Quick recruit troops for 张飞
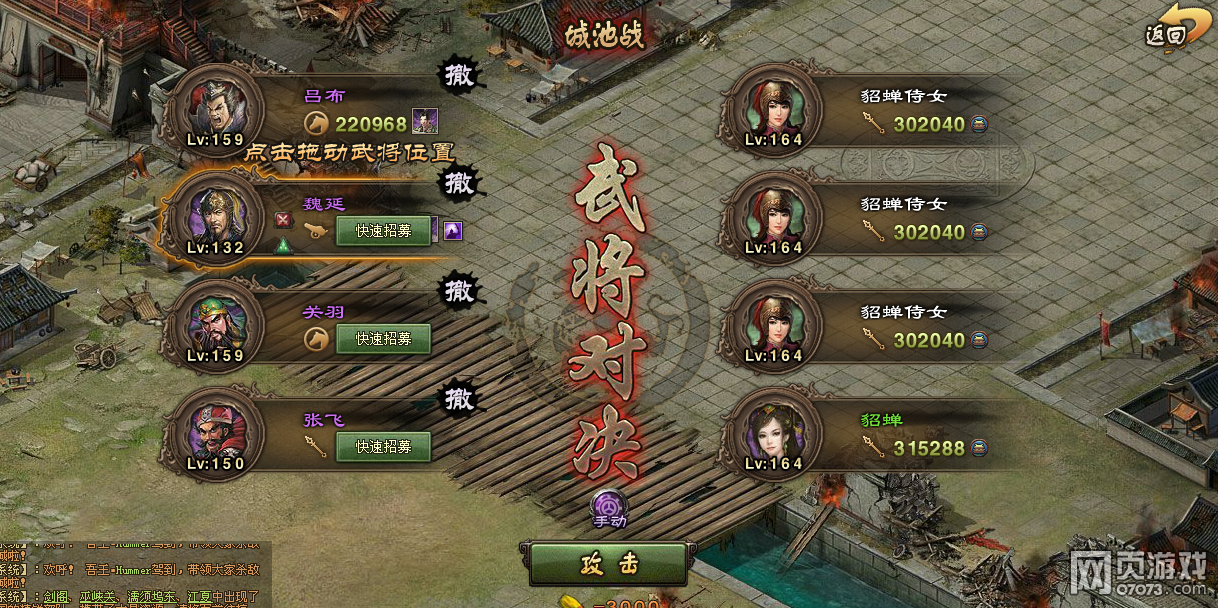The height and width of the screenshot is (608, 1218). coord(383,447)
